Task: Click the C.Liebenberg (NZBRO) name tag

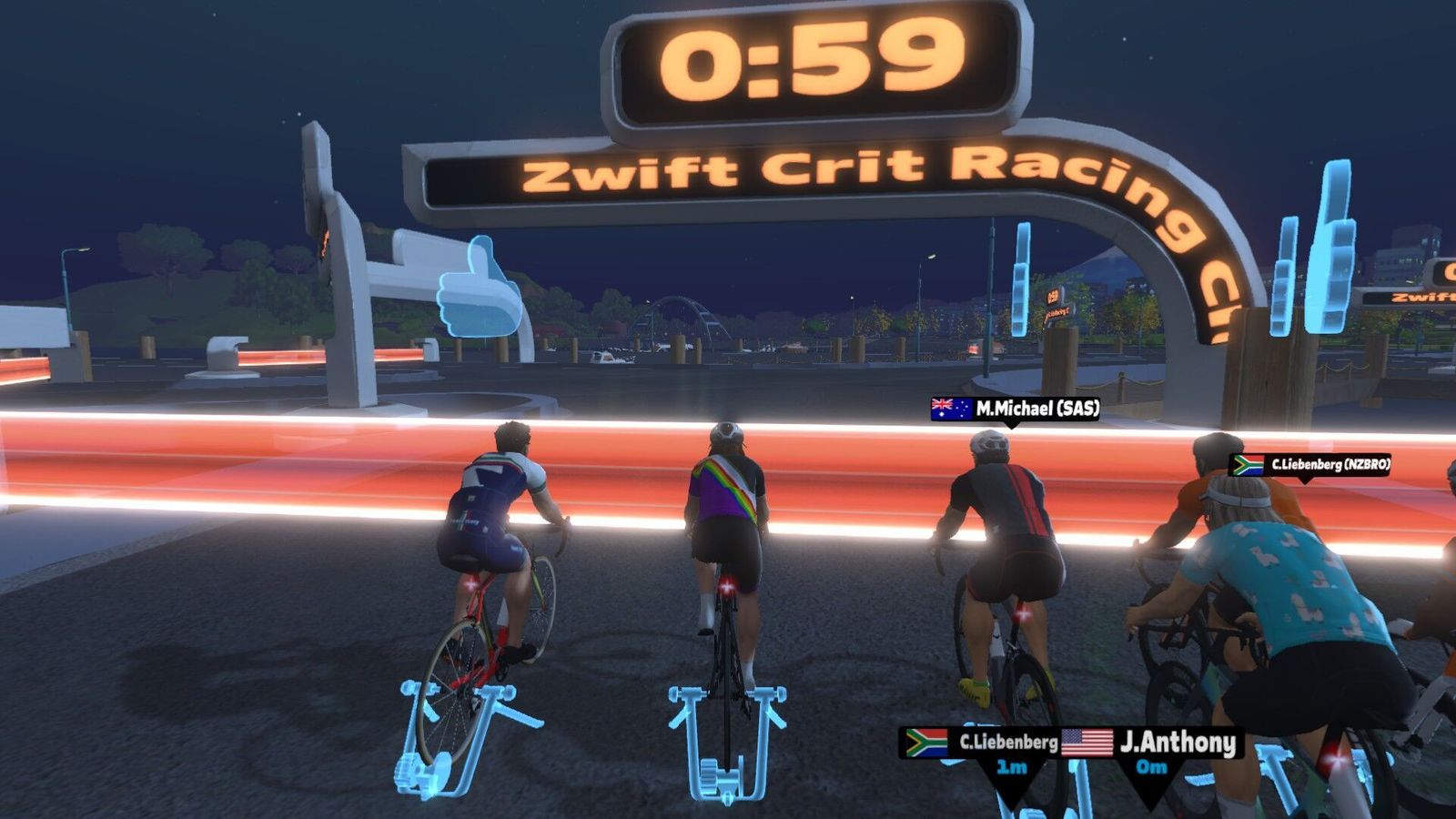Action: [1309, 465]
